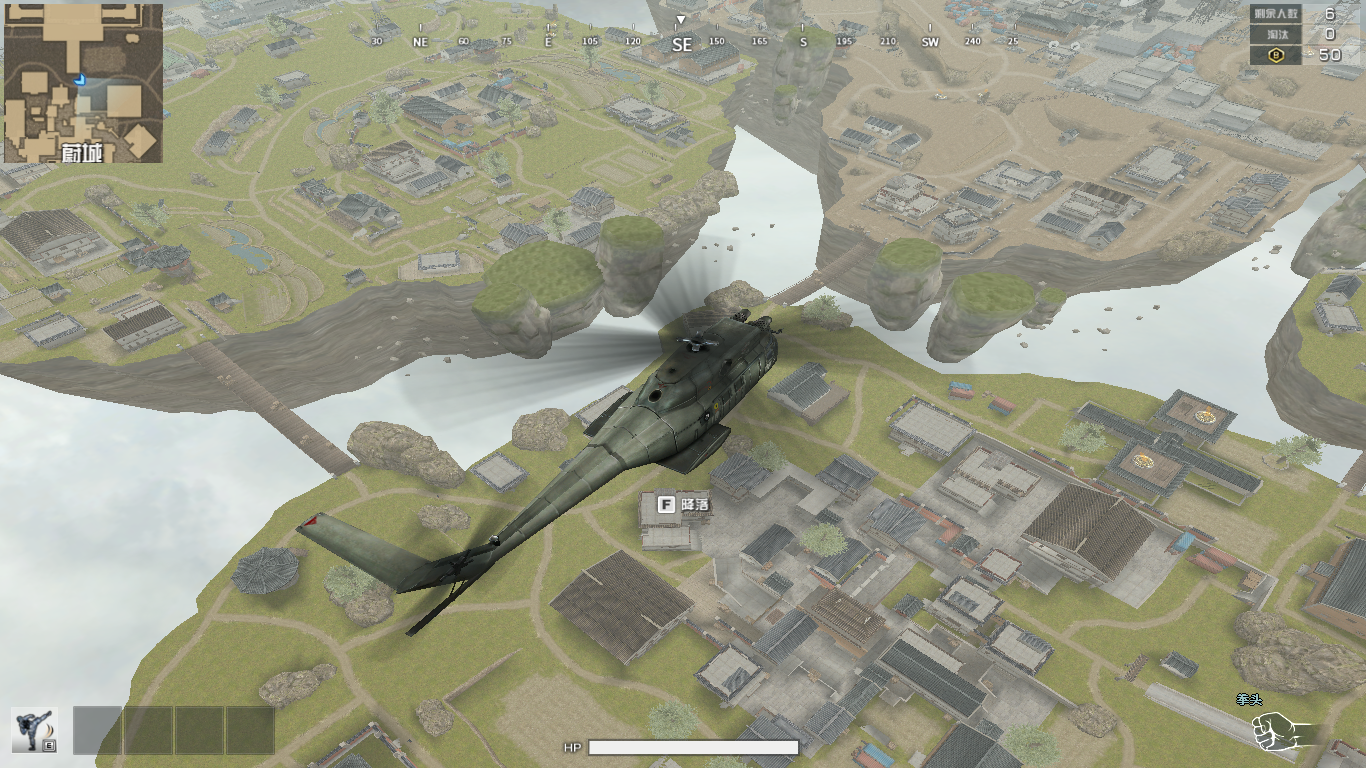The width and height of the screenshot is (1366, 768).
Task: Select the fist melee weapon icon
Action: point(1278,730)
